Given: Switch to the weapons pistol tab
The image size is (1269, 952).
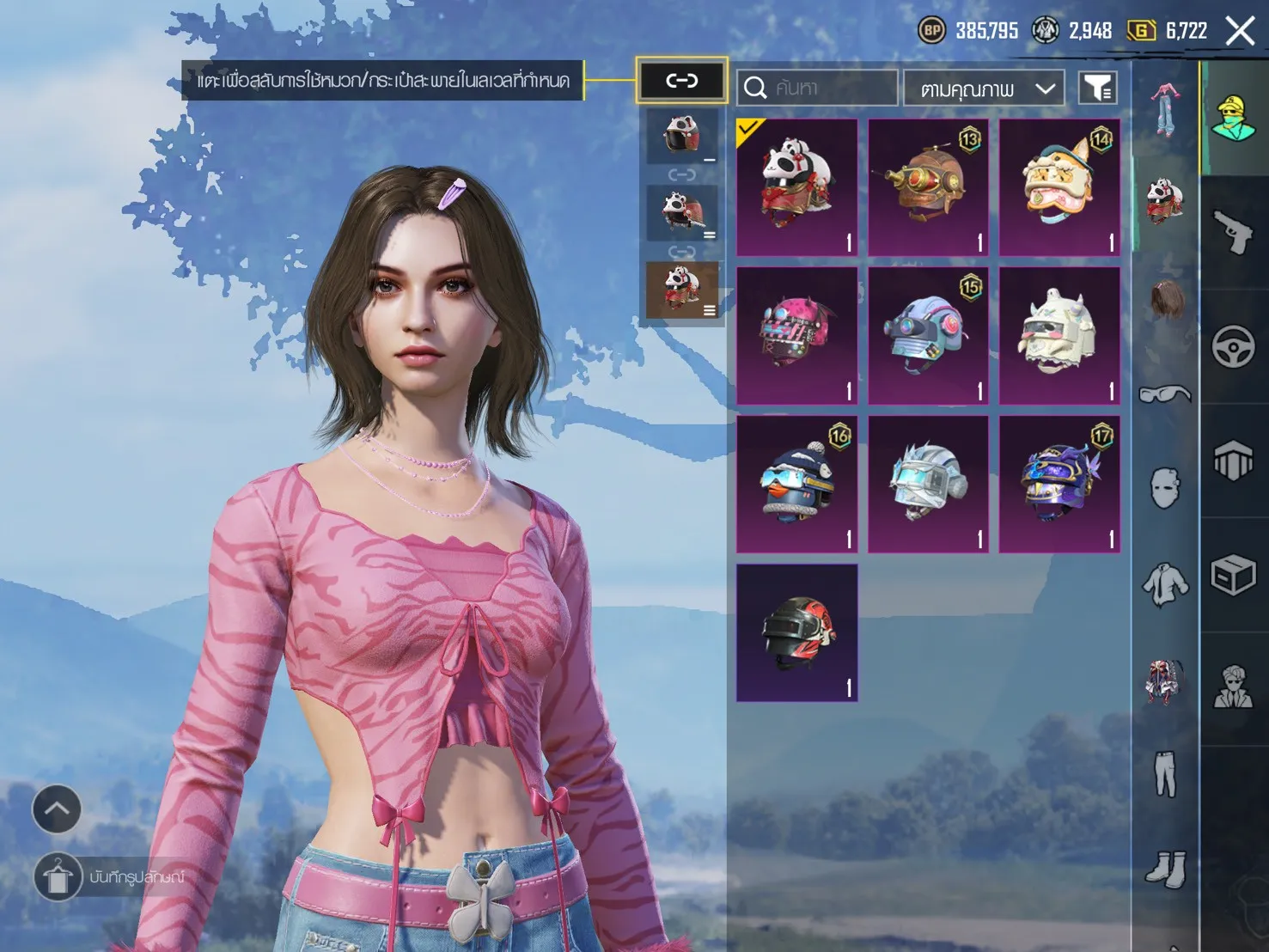Looking at the screenshot, I should [1234, 232].
